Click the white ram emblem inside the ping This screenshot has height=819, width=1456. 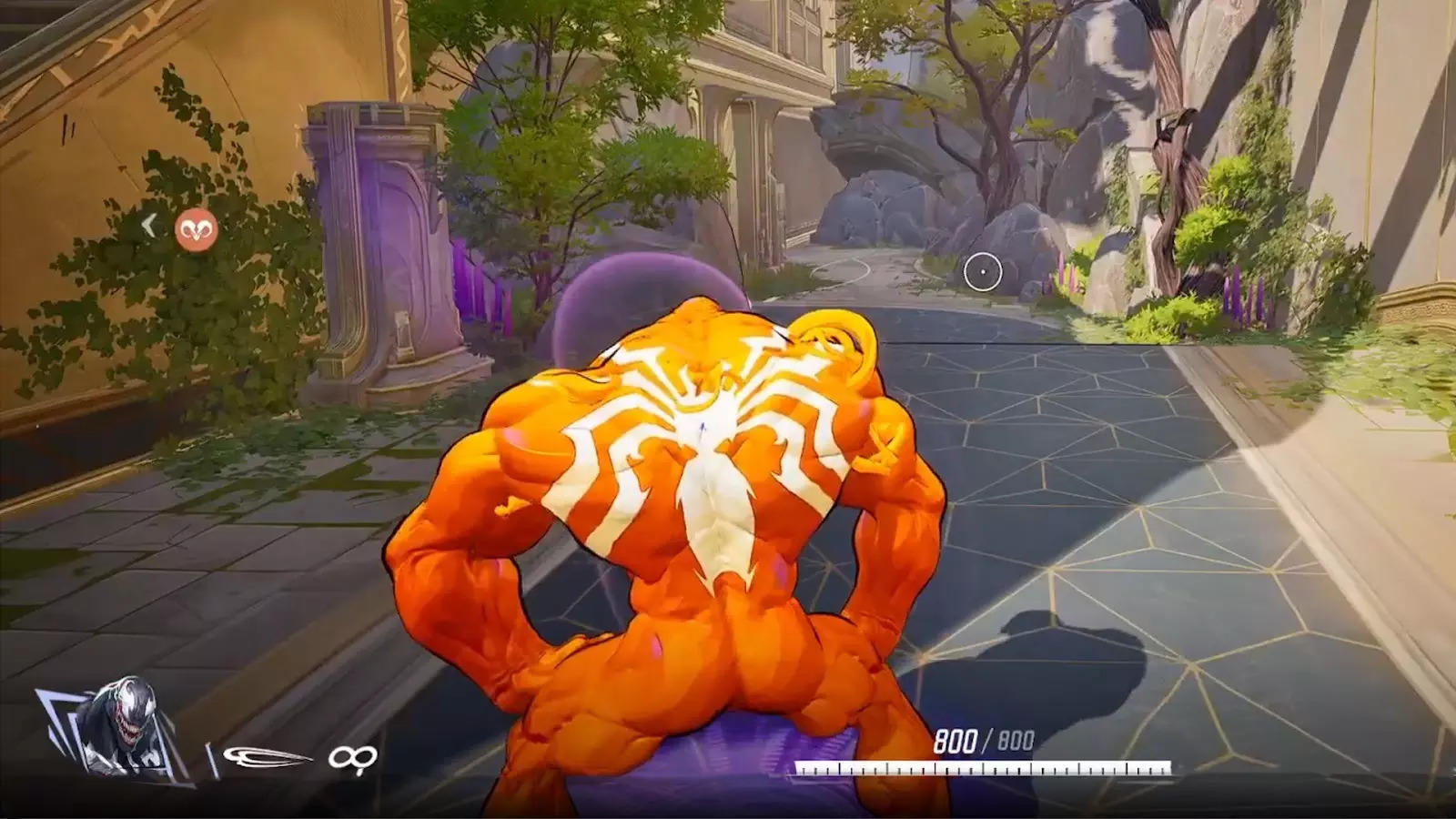[x=196, y=229]
